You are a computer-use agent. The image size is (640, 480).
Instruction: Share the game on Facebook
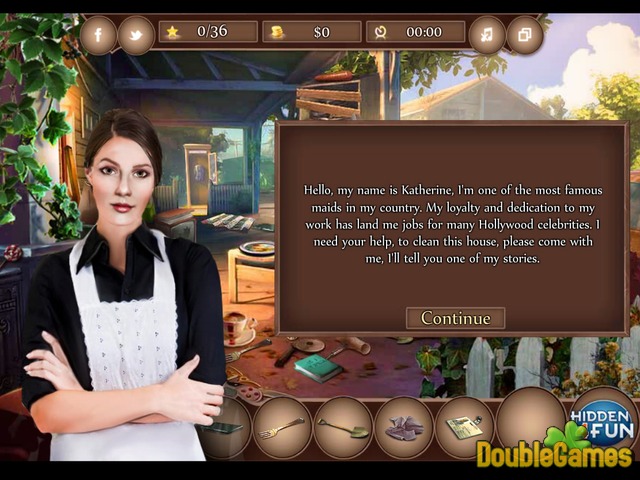(x=98, y=35)
